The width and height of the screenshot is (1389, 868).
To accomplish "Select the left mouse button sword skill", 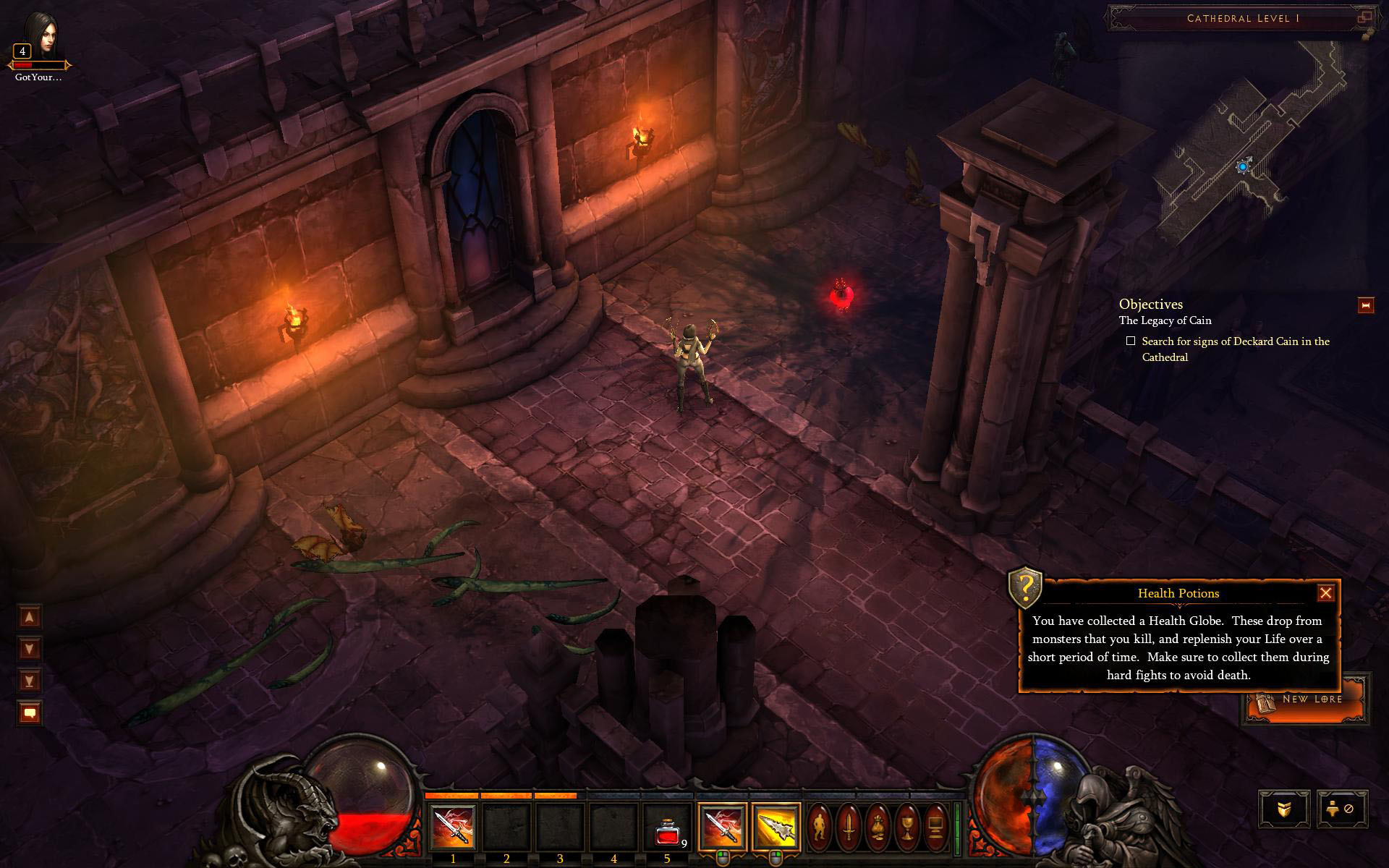I will tap(721, 827).
